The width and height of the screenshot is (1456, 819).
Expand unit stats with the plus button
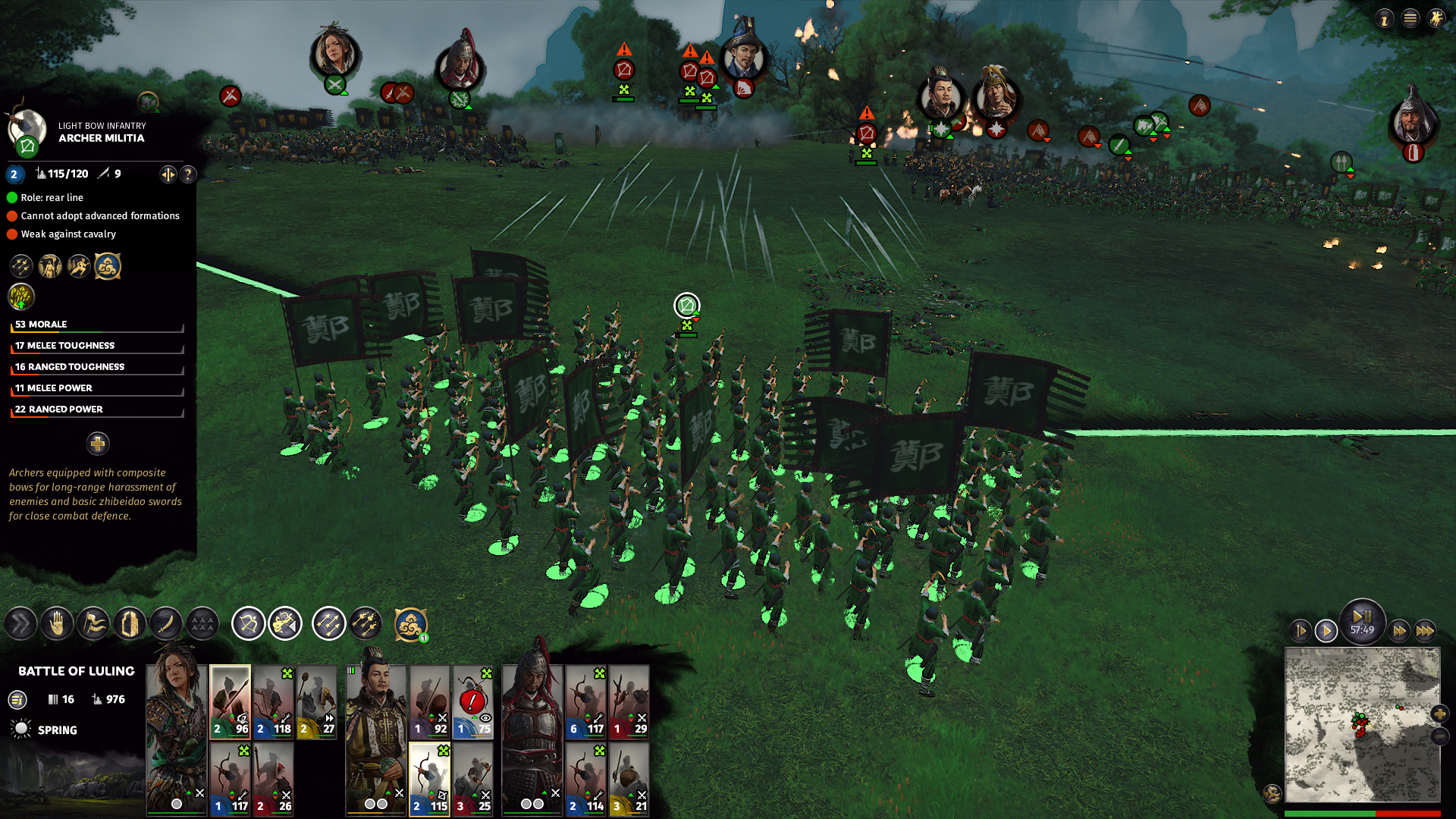98,444
